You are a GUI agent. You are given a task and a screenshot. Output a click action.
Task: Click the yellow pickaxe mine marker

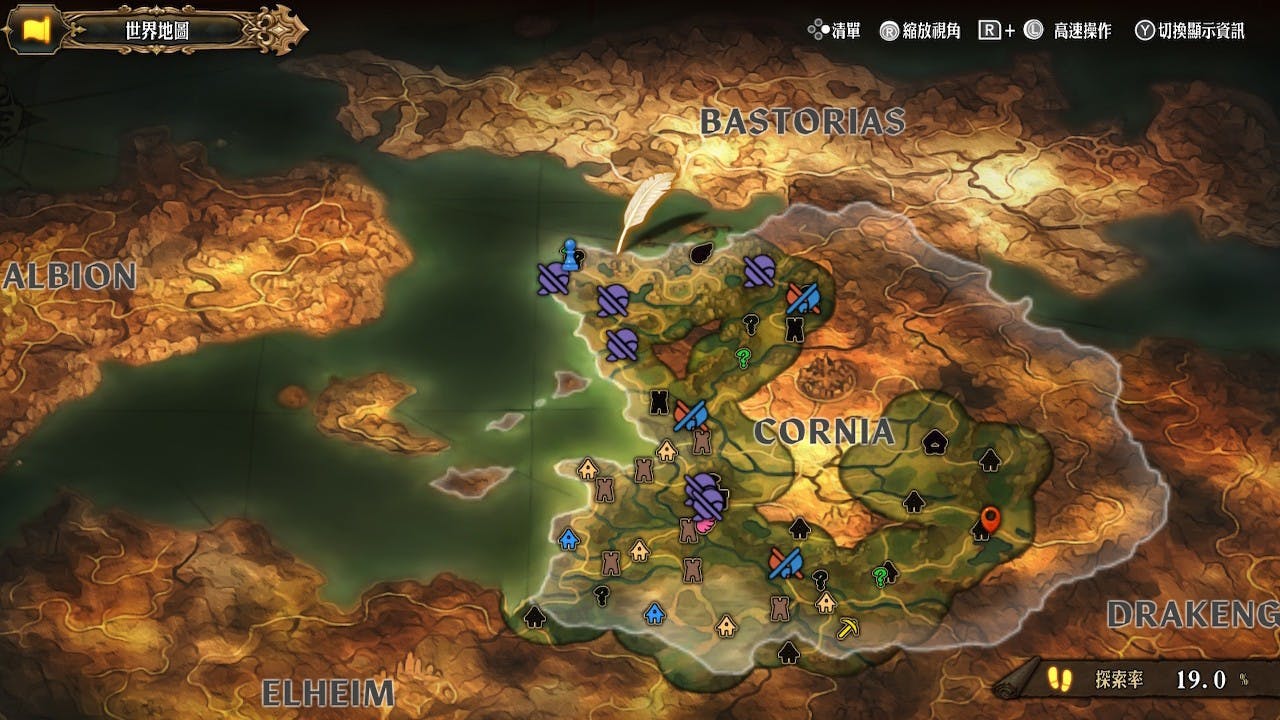click(848, 629)
